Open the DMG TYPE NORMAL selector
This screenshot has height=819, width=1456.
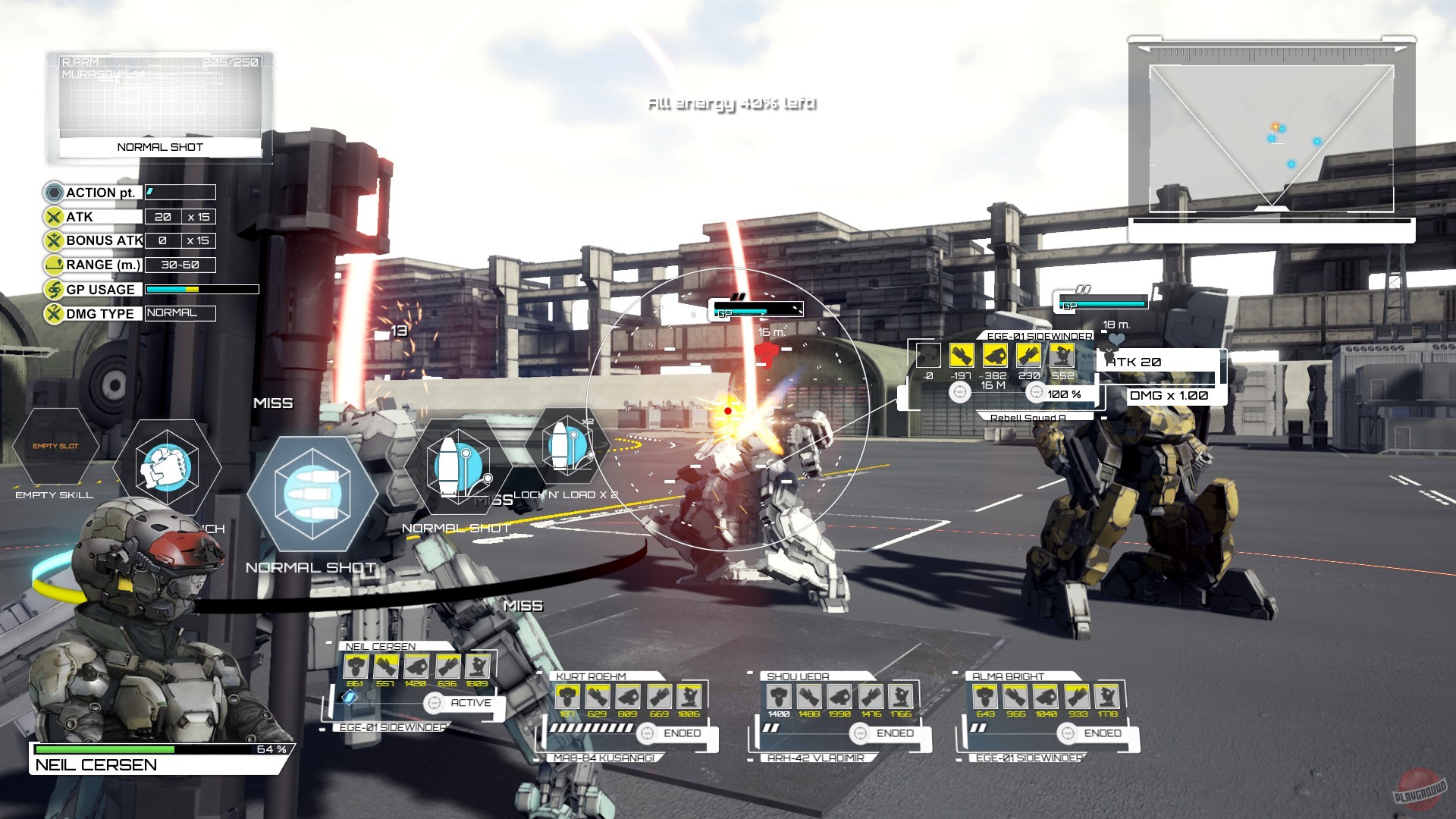tap(179, 313)
